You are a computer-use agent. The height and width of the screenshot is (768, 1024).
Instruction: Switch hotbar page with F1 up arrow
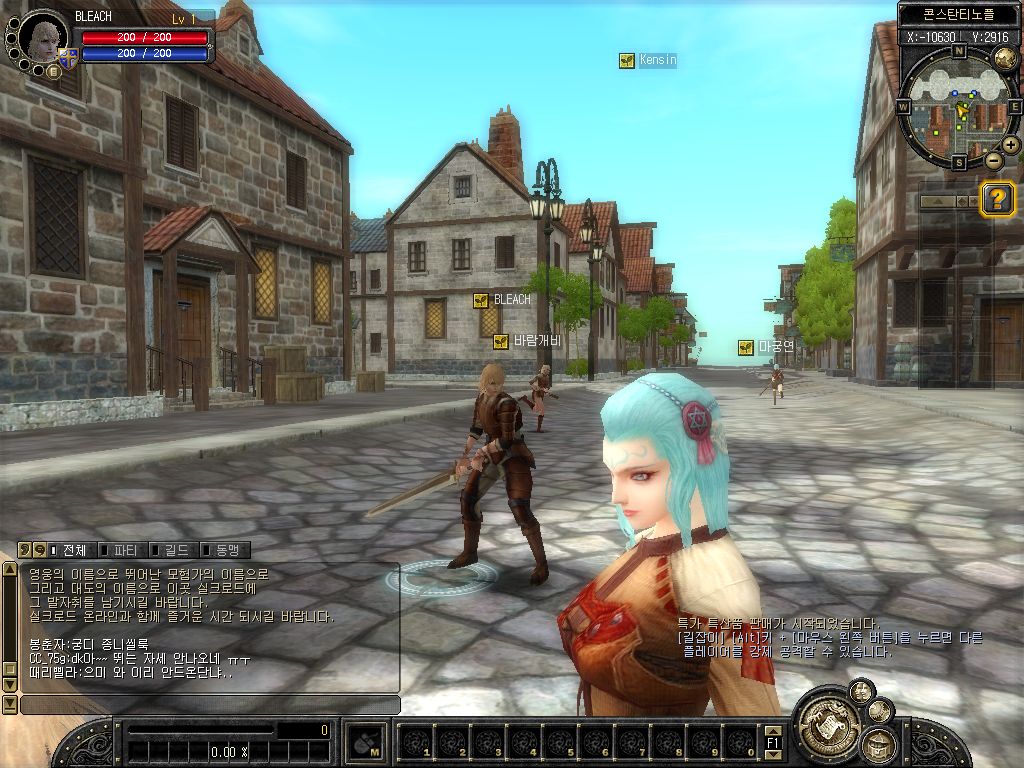[772, 730]
